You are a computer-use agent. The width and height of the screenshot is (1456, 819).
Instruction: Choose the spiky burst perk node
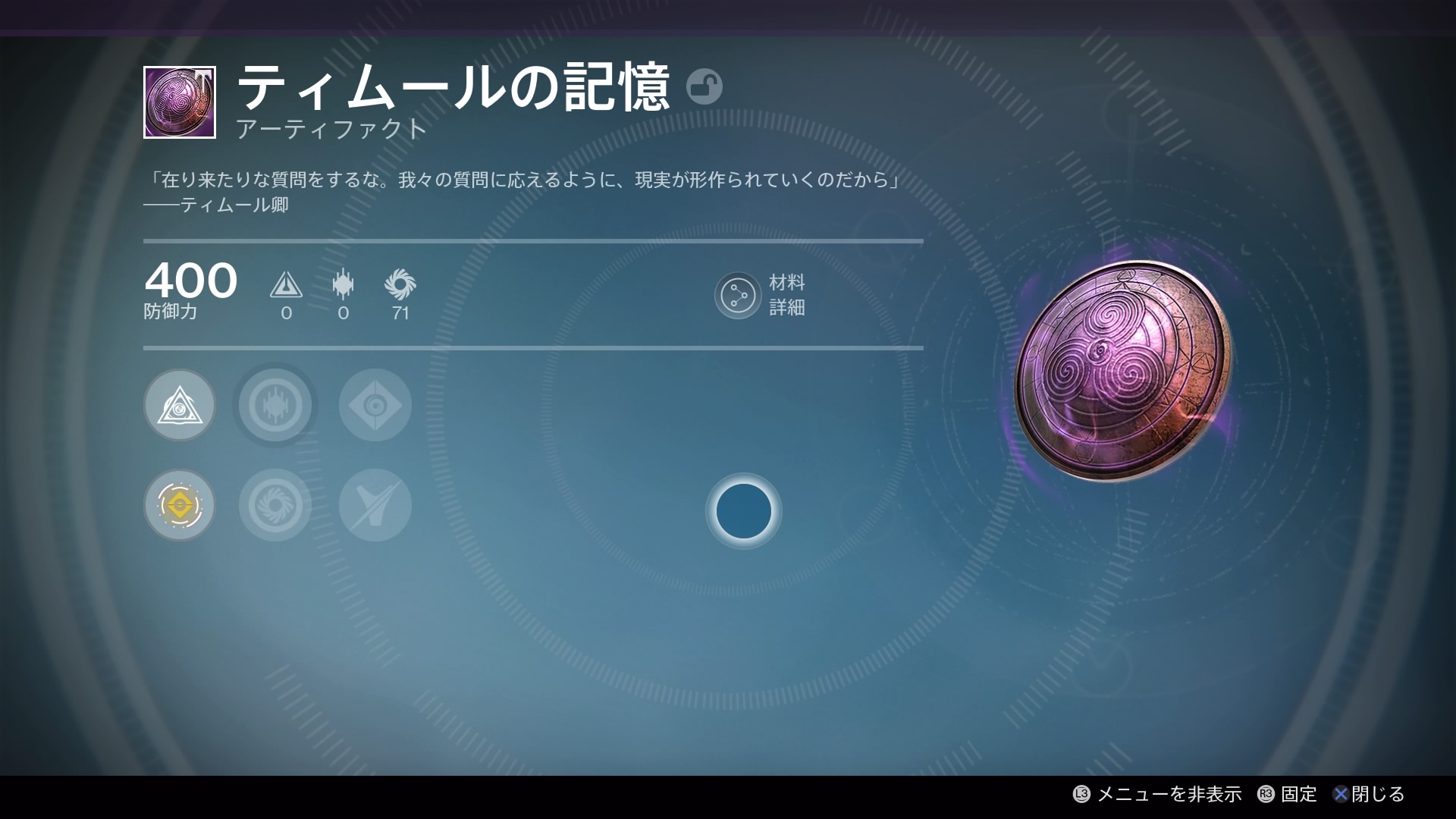(275, 405)
